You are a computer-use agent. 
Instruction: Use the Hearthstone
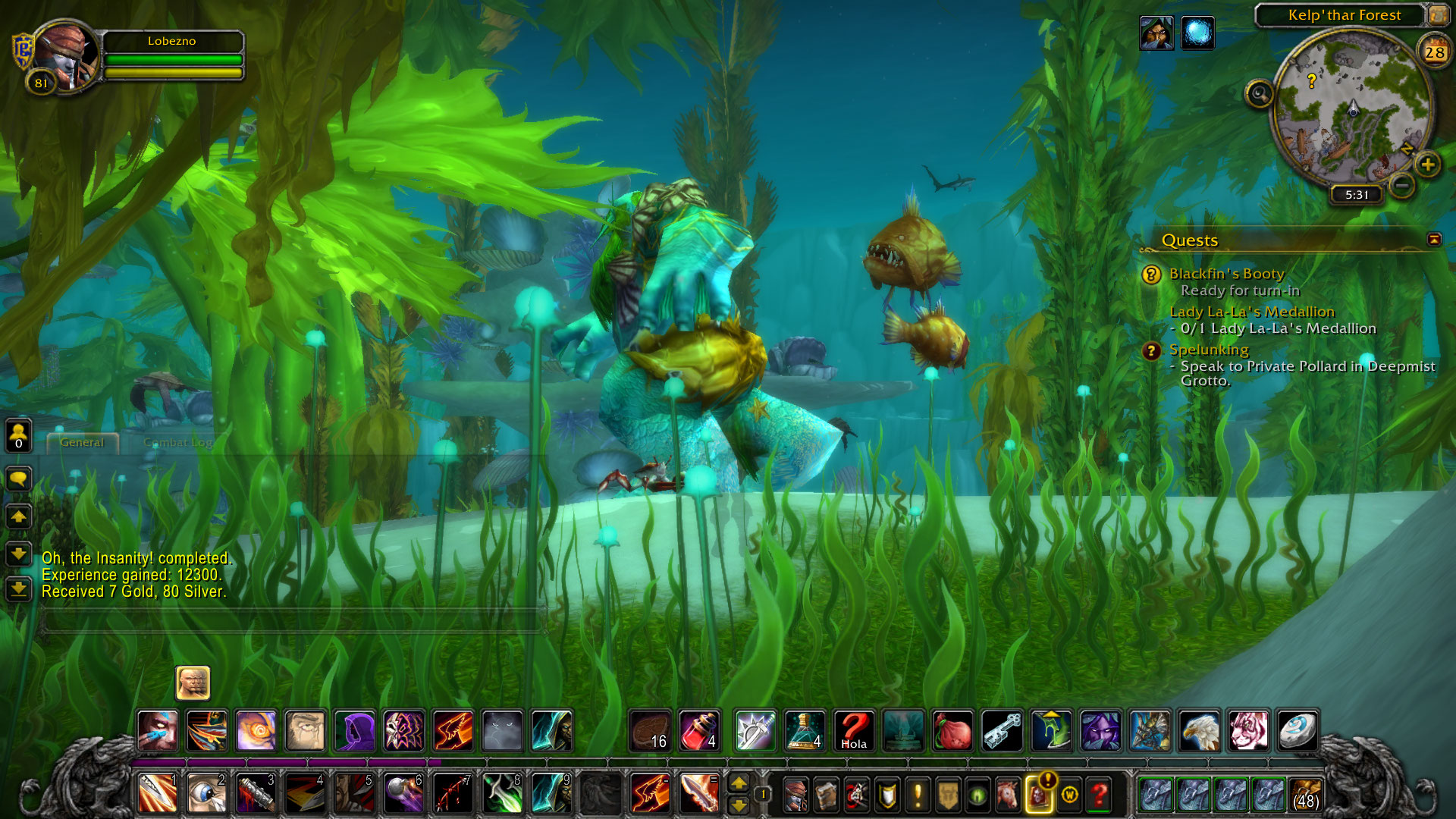(1298, 731)
